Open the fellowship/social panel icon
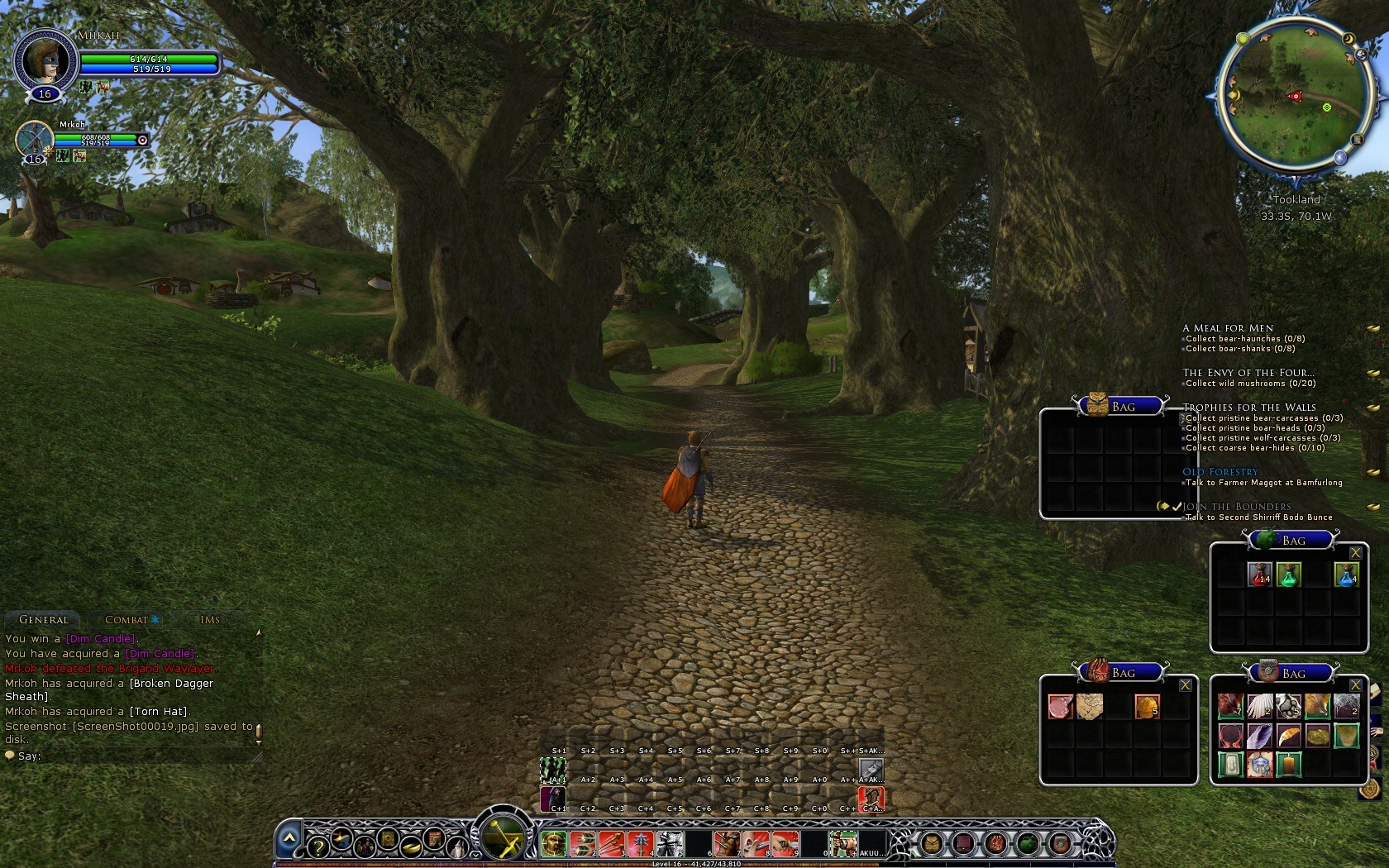 [x=365, y=847]
